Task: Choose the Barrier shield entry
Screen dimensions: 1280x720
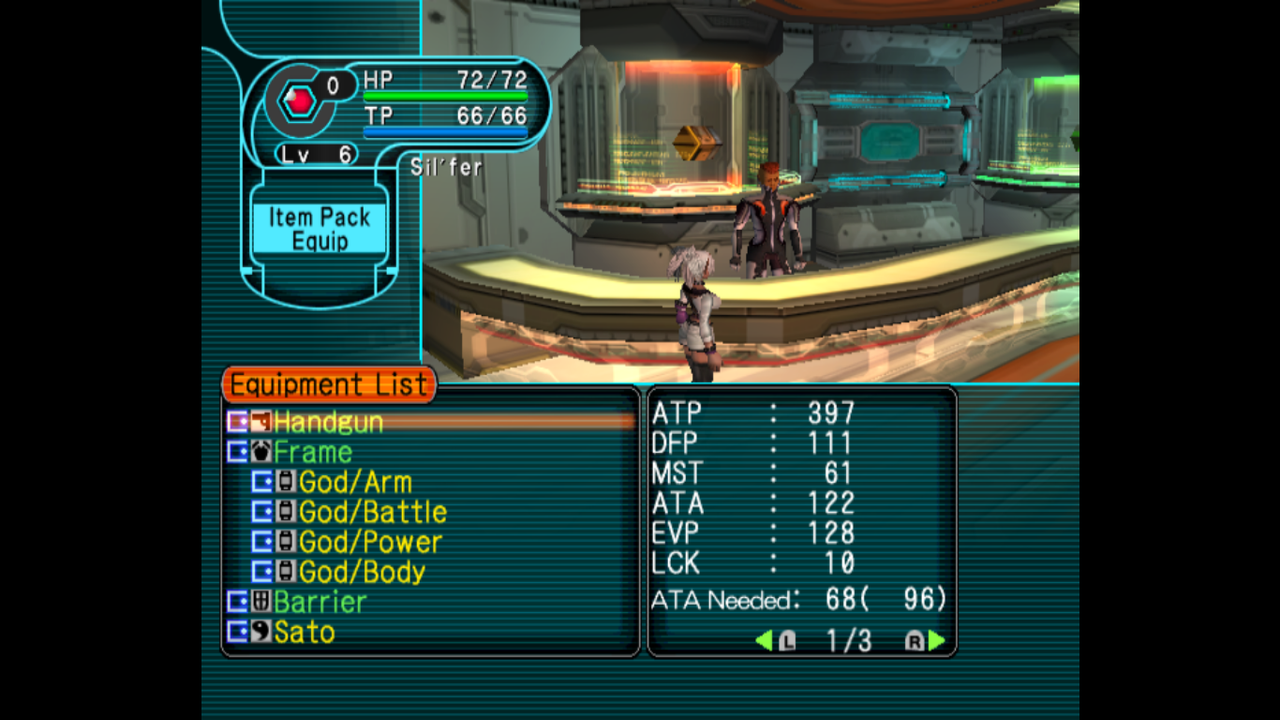Action: tap(320, 602)
